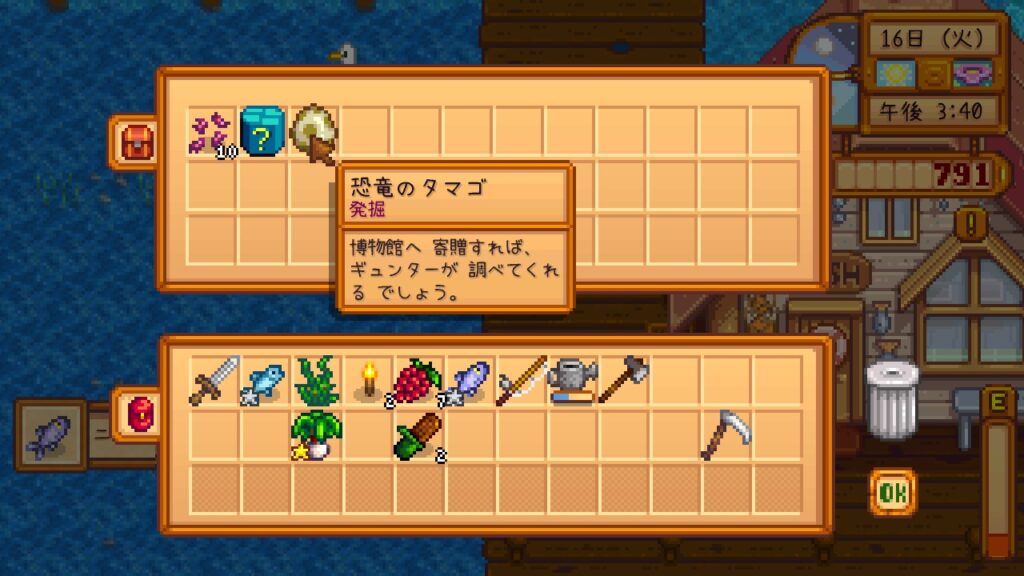The image size is (1024, 576).
Task: Pick up the purple item stack of 10
Action: (212, 134)
